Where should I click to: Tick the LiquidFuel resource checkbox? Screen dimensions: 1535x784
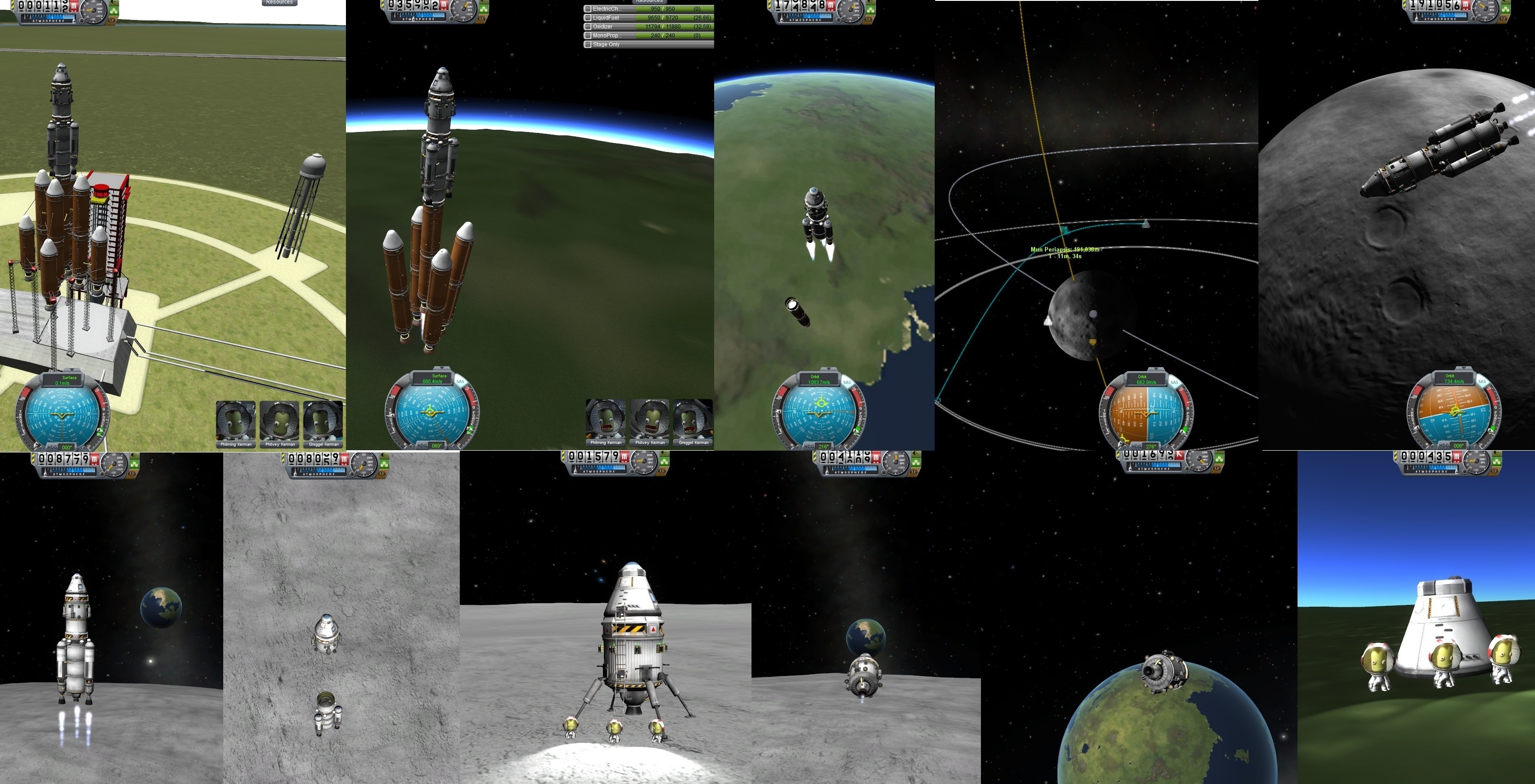point(588,18)
